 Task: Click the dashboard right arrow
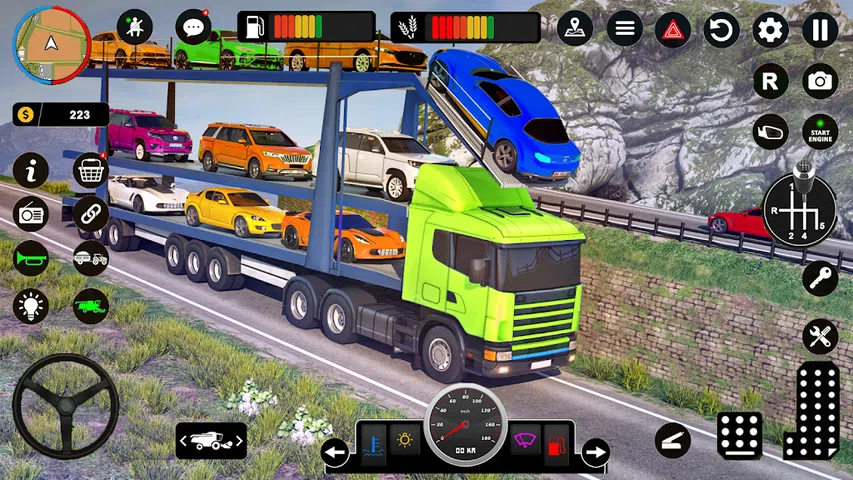point(595,453)
